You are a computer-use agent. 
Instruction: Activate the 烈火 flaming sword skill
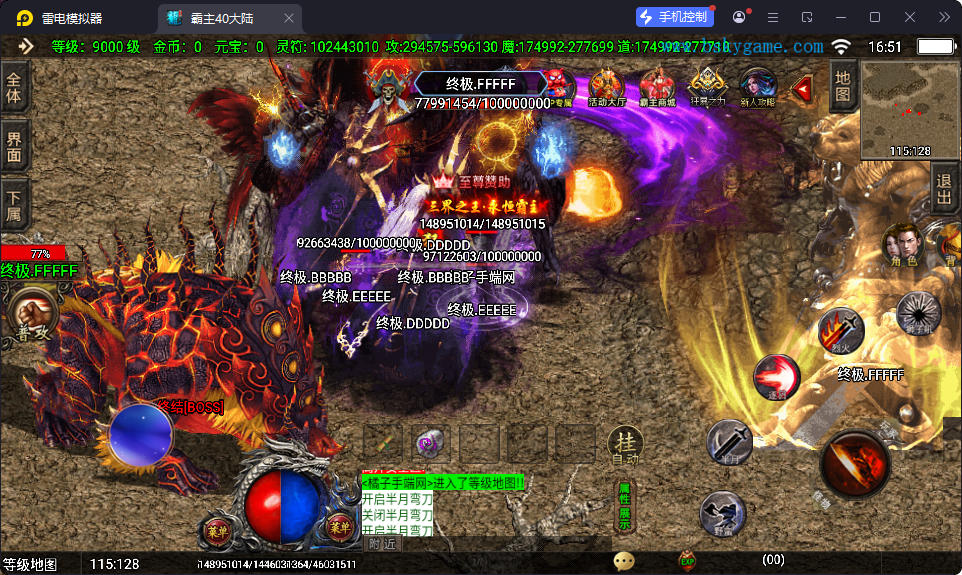(841, 331)
